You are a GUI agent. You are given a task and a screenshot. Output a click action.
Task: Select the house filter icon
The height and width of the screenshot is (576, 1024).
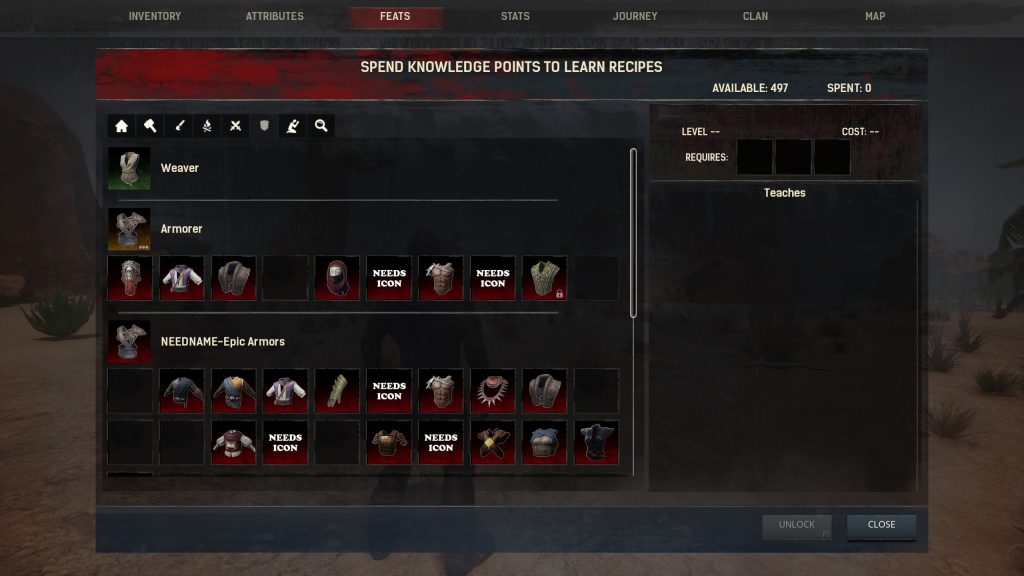pos(122,126)
